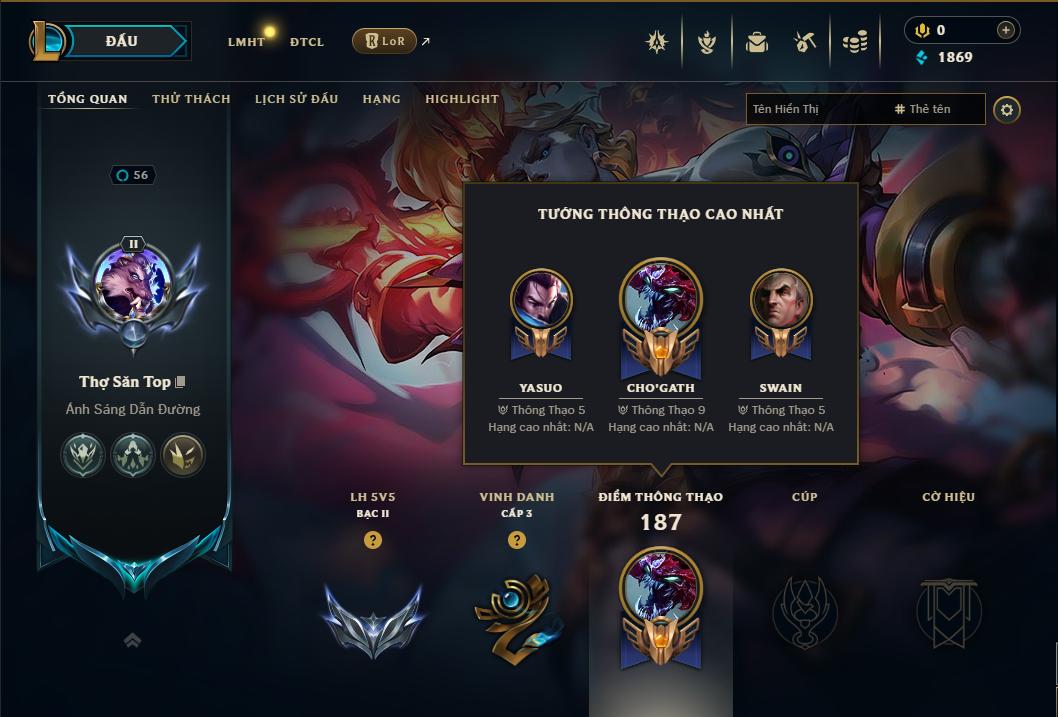
Task: Open the store coins icon
Action: (x=854, y=42)
